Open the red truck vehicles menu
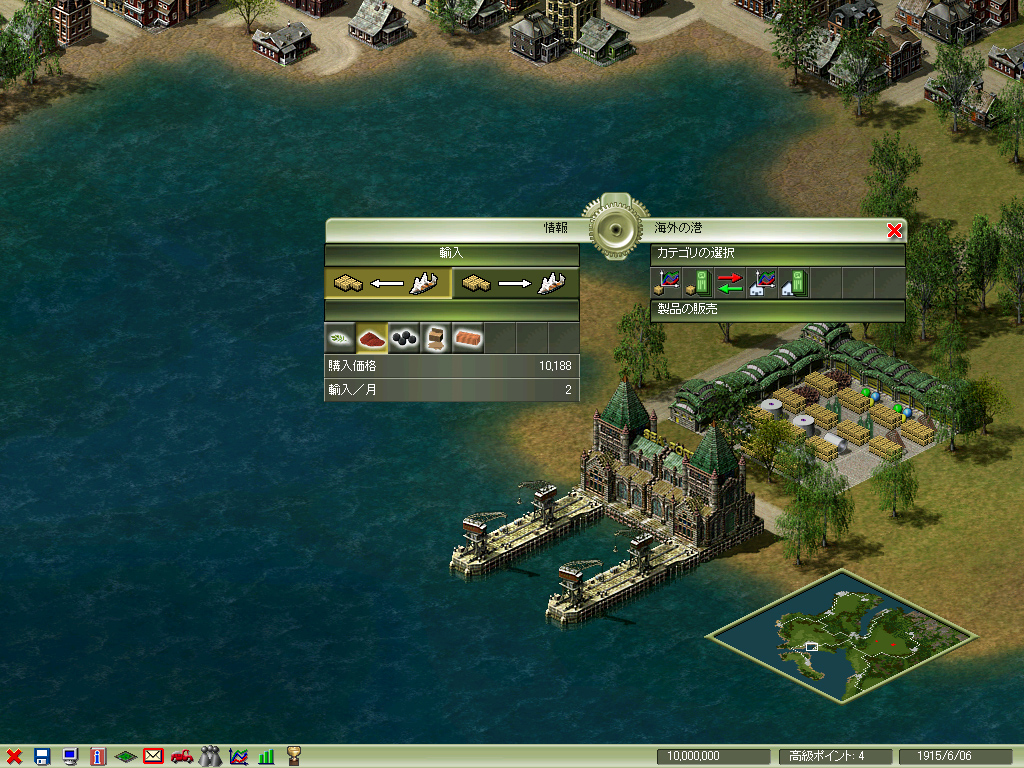 click(182, 756)
